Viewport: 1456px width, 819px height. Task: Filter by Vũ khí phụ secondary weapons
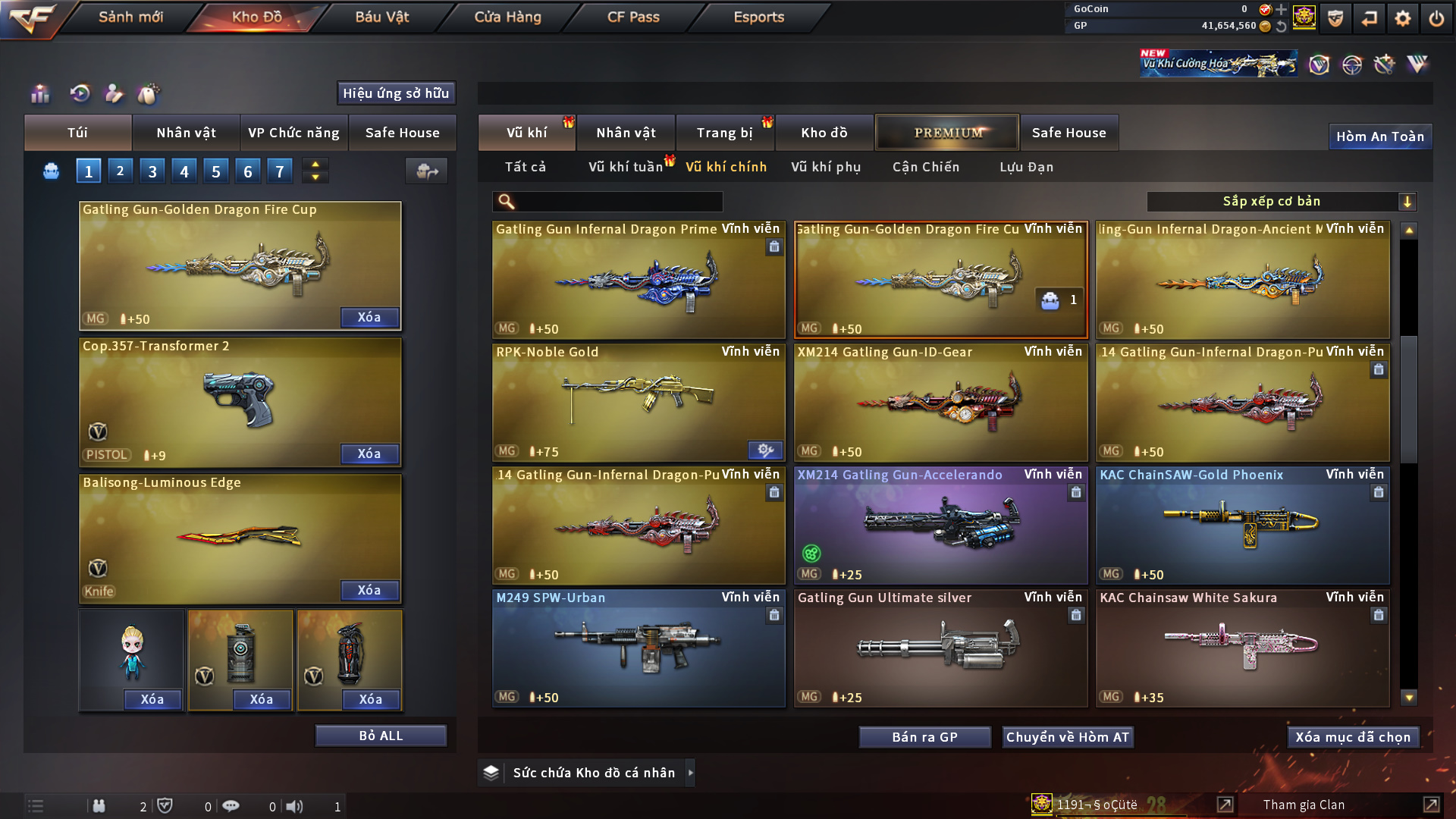[826, 167]
